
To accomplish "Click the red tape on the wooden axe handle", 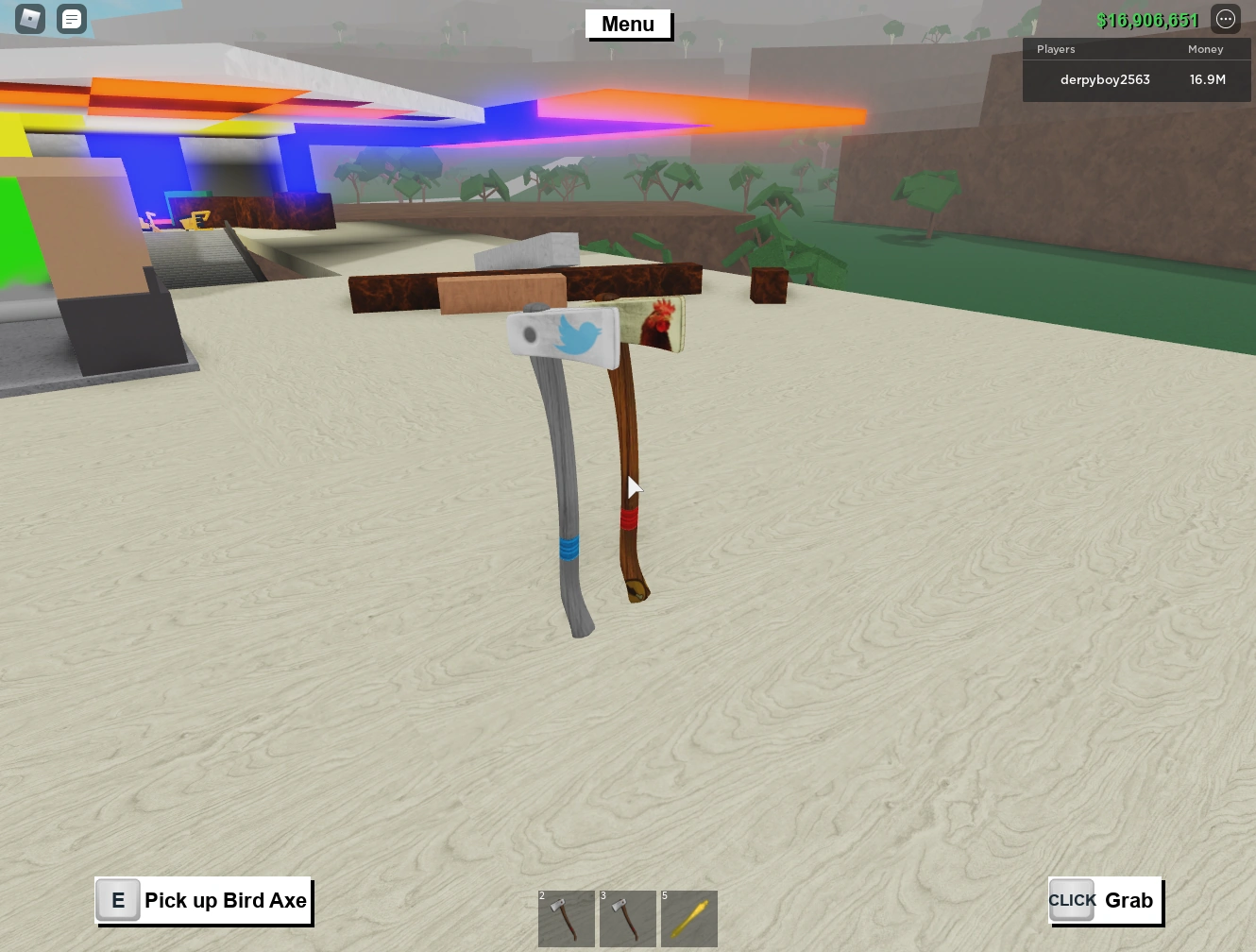I will 629,518.
